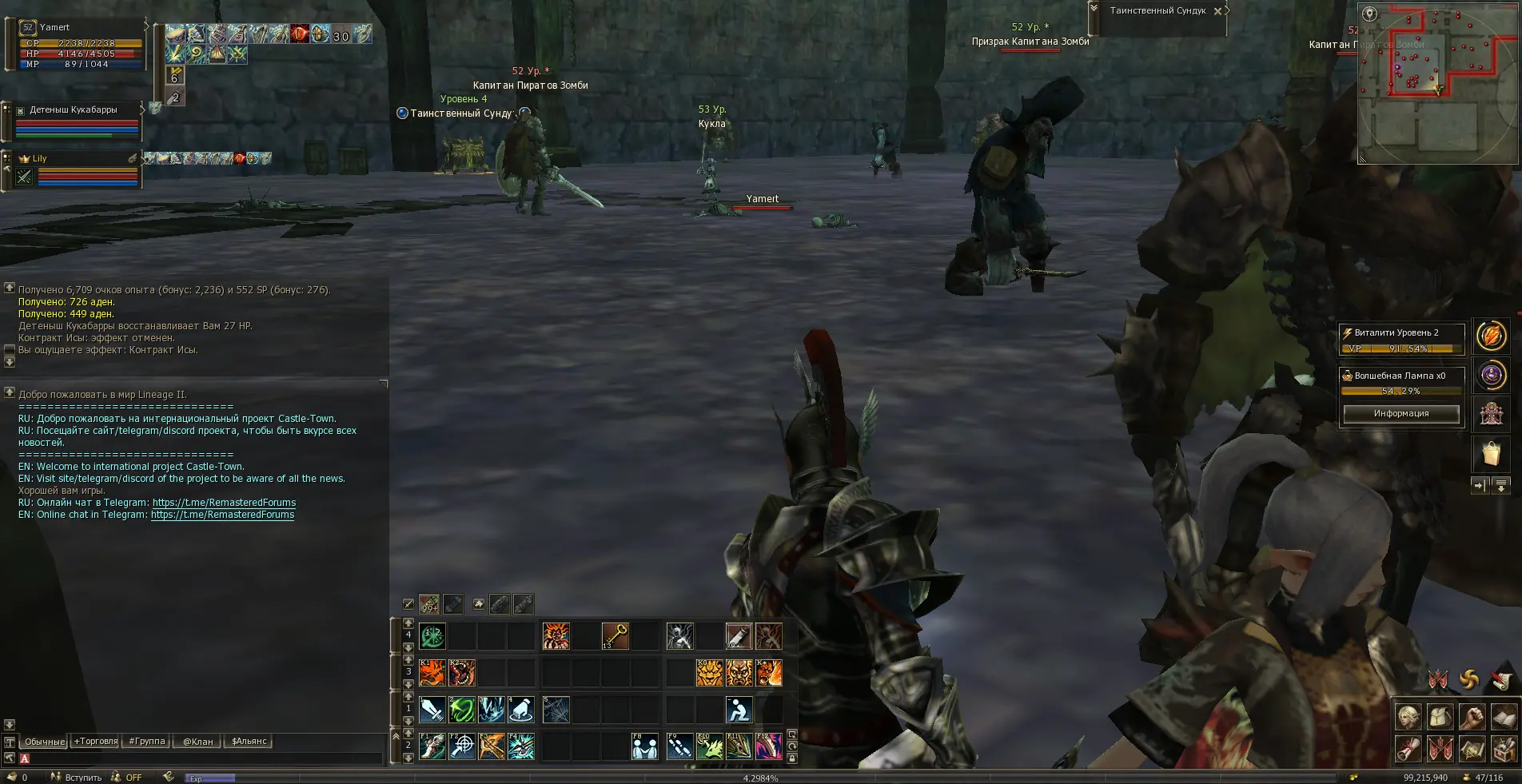Image resolution: width=1522 pixels, height=784 pixels.
Task: Open the @Клан chat tab
Action: [x=197, y=741]
